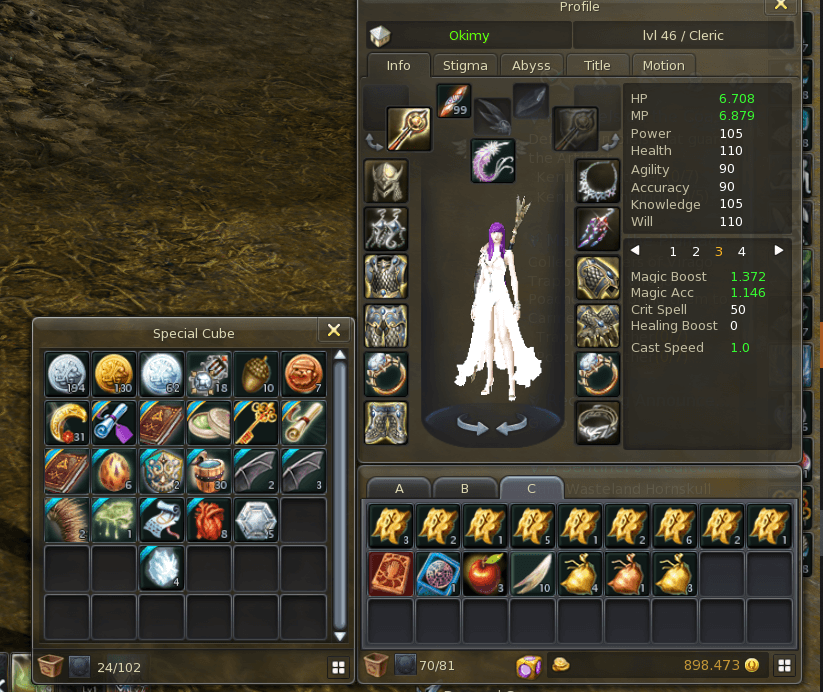The height and width of the screenshot is (692, 823).
Task: Click the next stats page arrow
Action: [x=779, y=251]
